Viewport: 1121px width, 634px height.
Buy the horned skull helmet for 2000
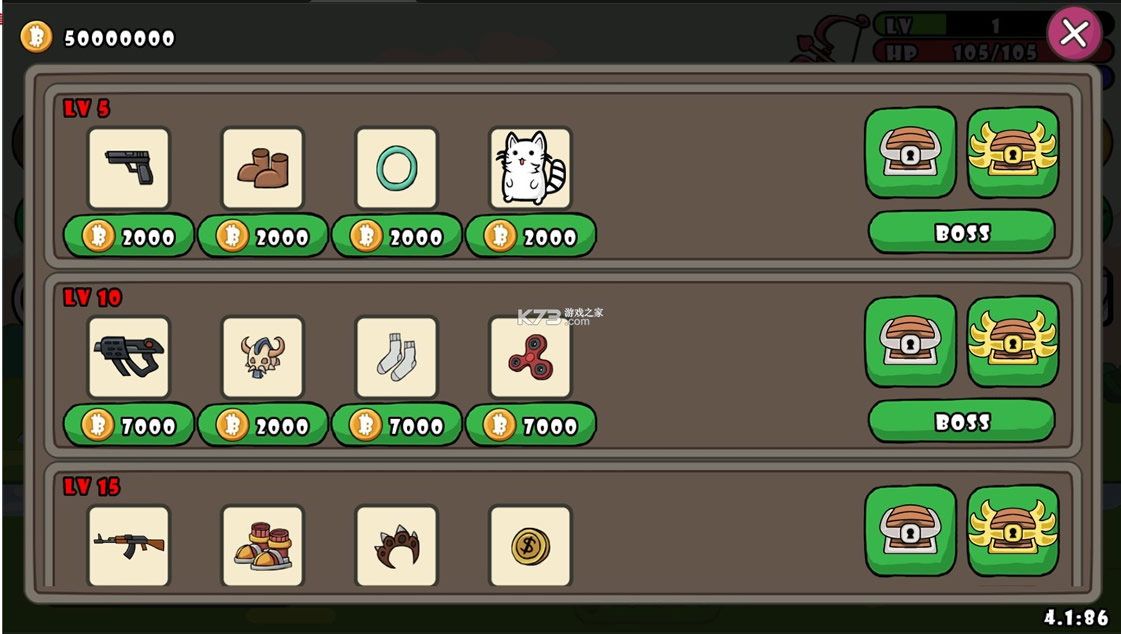pyautogui.click(x=263, y=425)
